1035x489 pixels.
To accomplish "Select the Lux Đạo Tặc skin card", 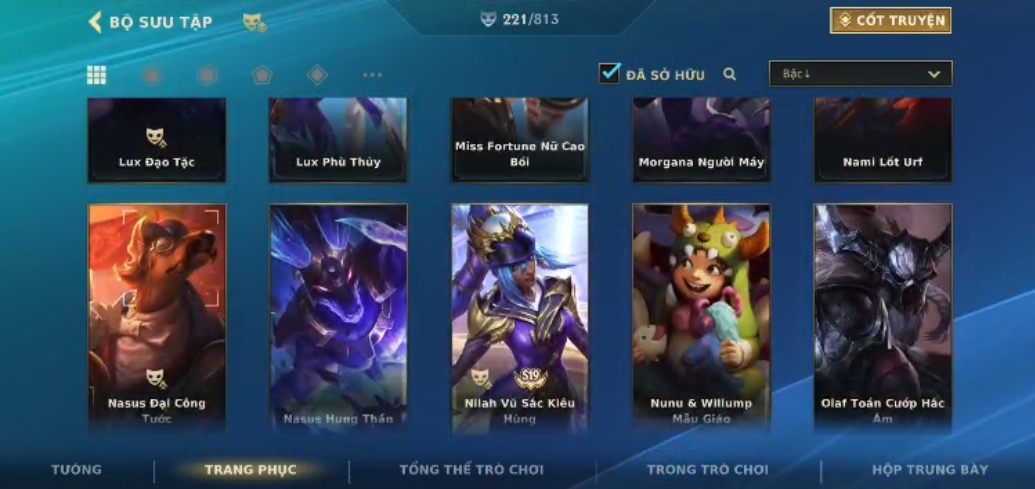I will coord(157,140).
